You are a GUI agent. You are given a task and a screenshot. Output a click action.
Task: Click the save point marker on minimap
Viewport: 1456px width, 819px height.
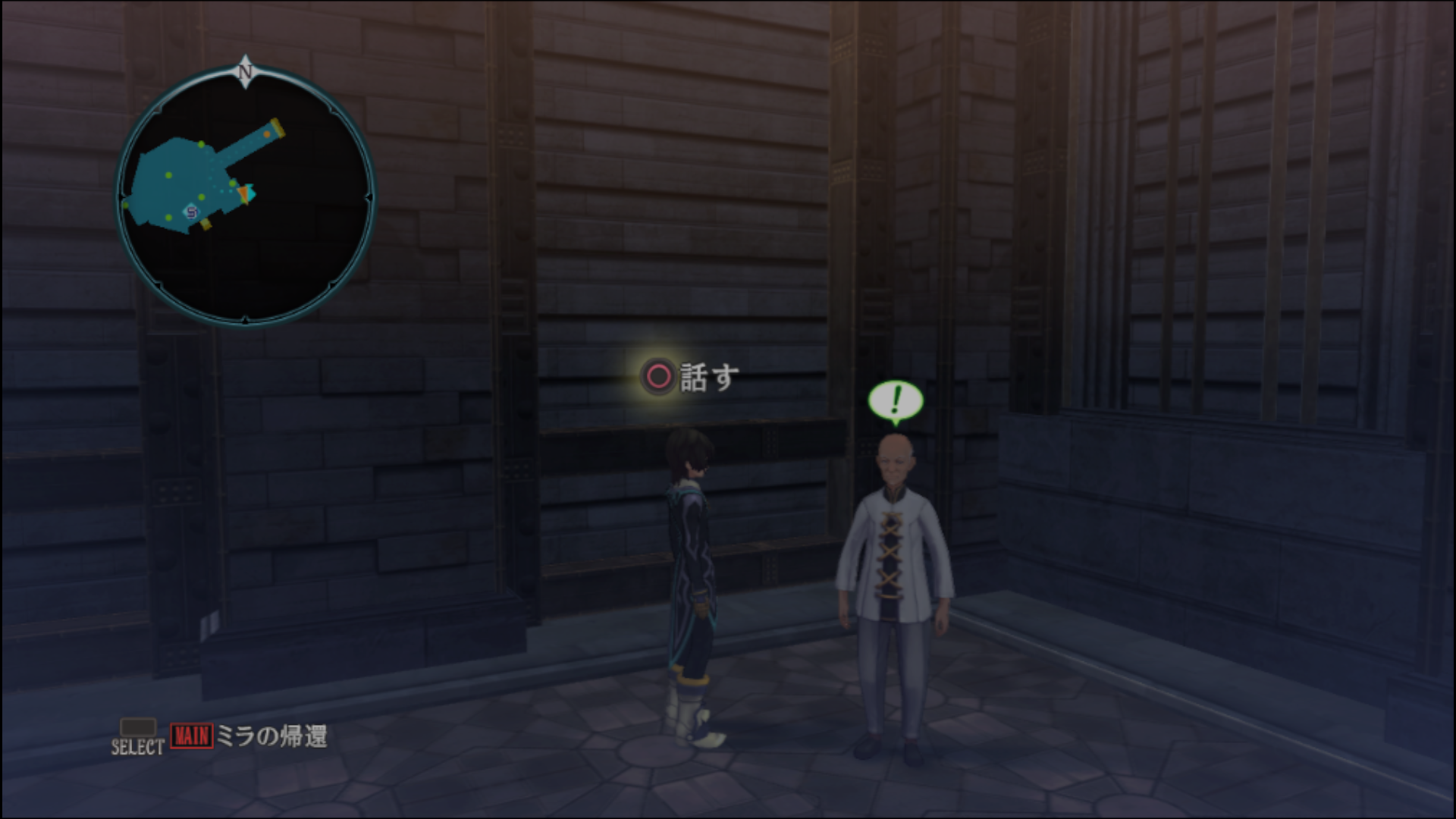tap(191, 212)
